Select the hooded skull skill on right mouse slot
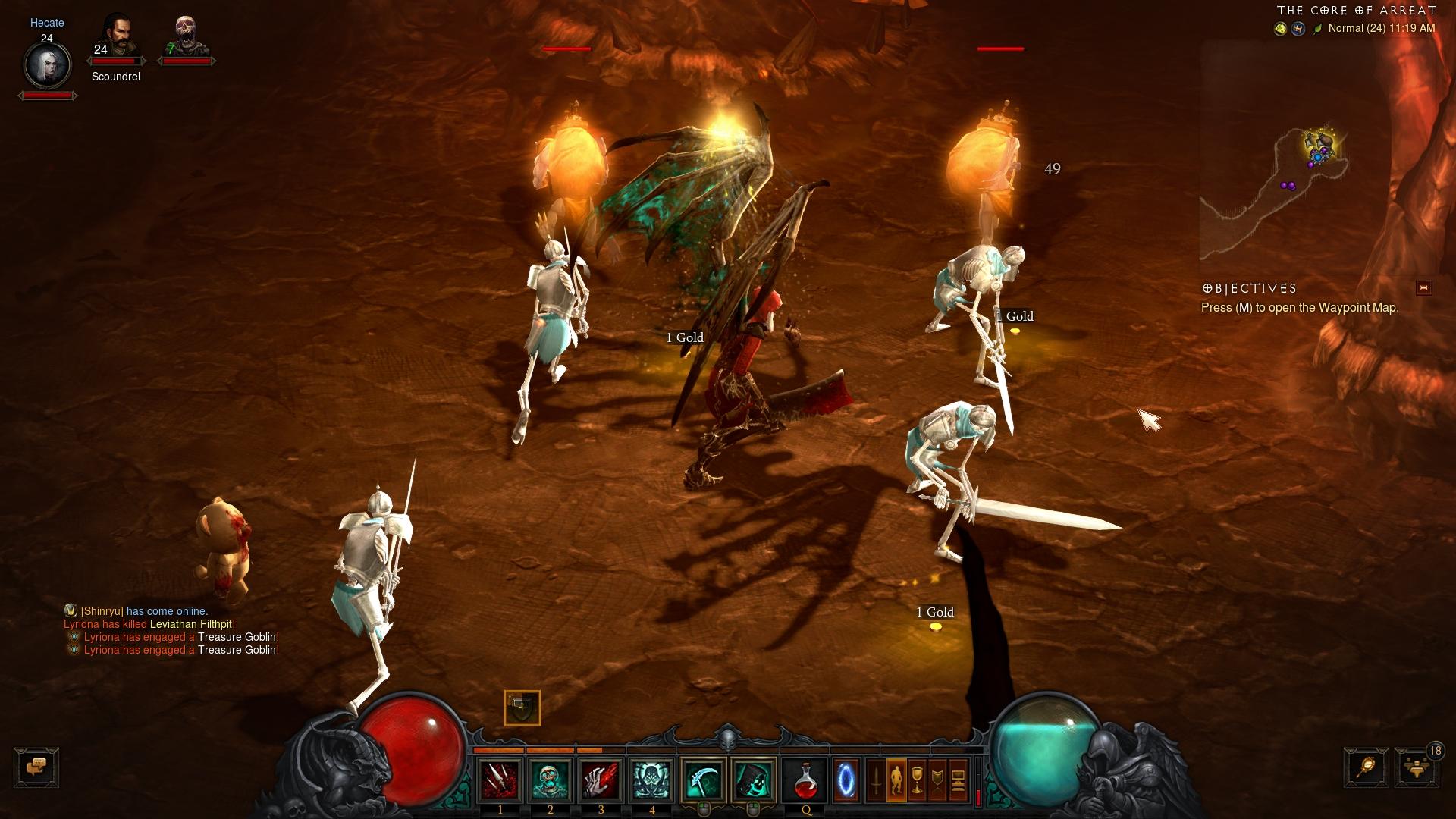The height and width of the screenshot is (819, 1456). [x=754, y=780]
